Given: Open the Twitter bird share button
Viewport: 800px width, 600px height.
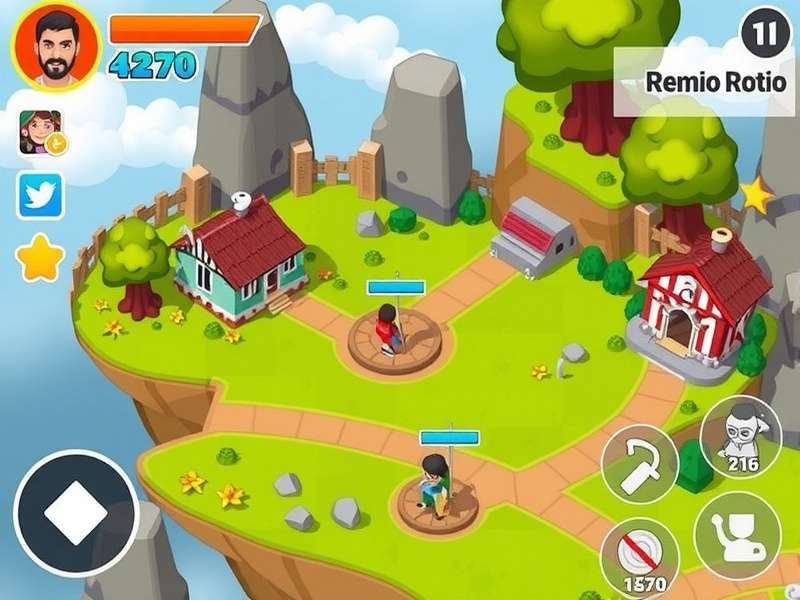Looking at the screenshot, I should tap(40, 196).
